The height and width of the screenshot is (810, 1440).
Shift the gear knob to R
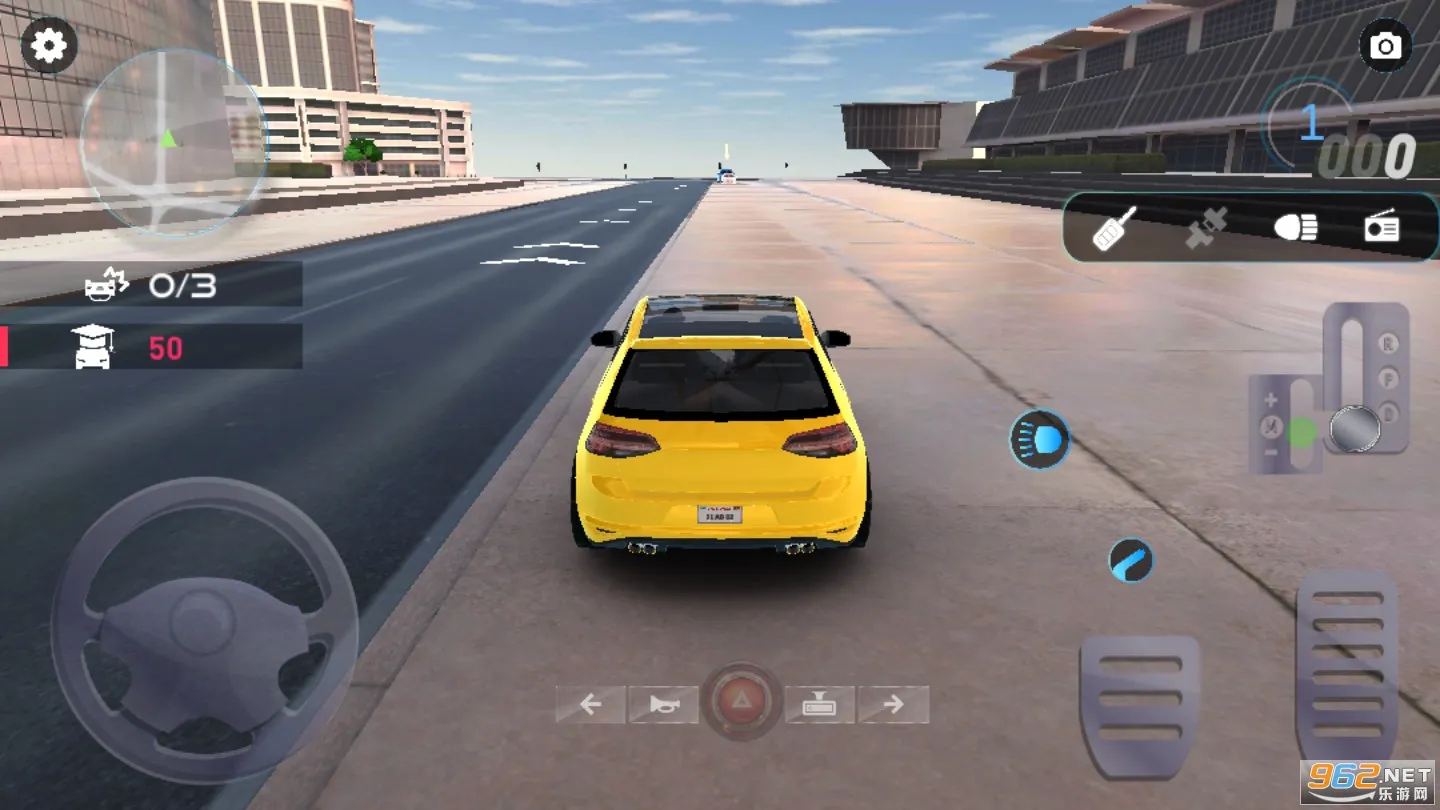click(x=1388, y=343)
